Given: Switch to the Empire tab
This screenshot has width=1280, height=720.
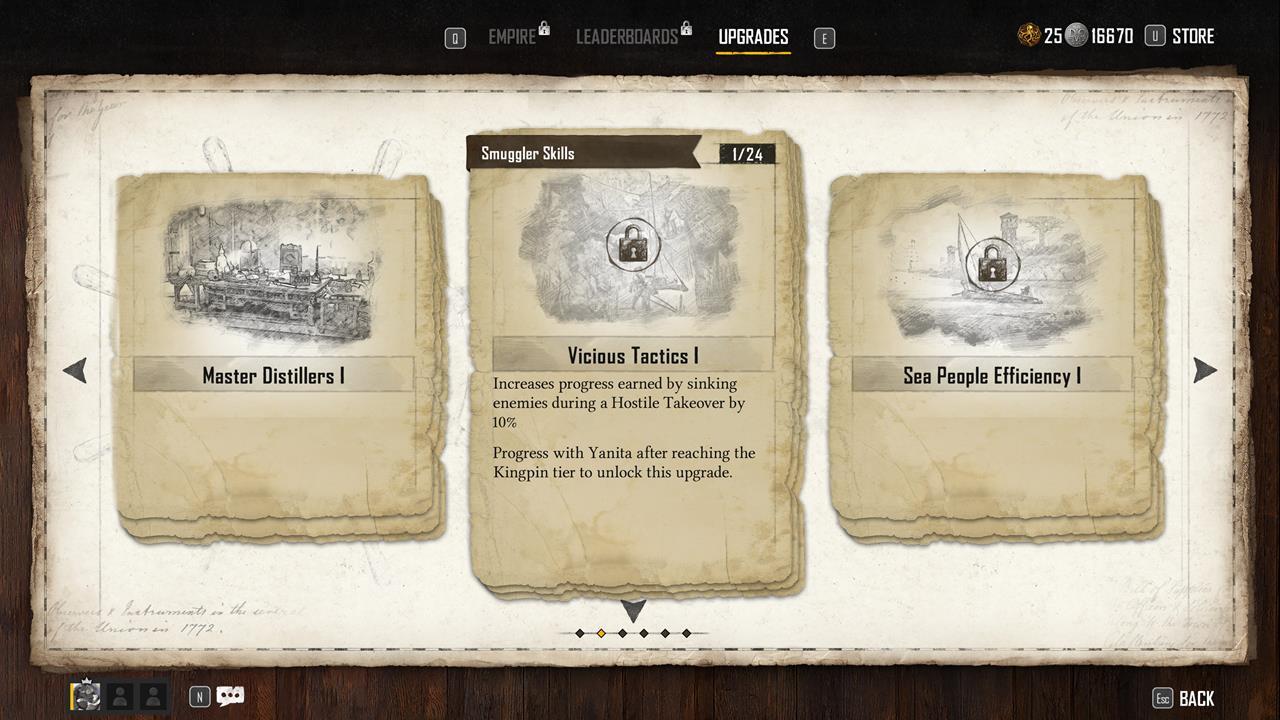Looking at the screenshot, I should (512, 37).
